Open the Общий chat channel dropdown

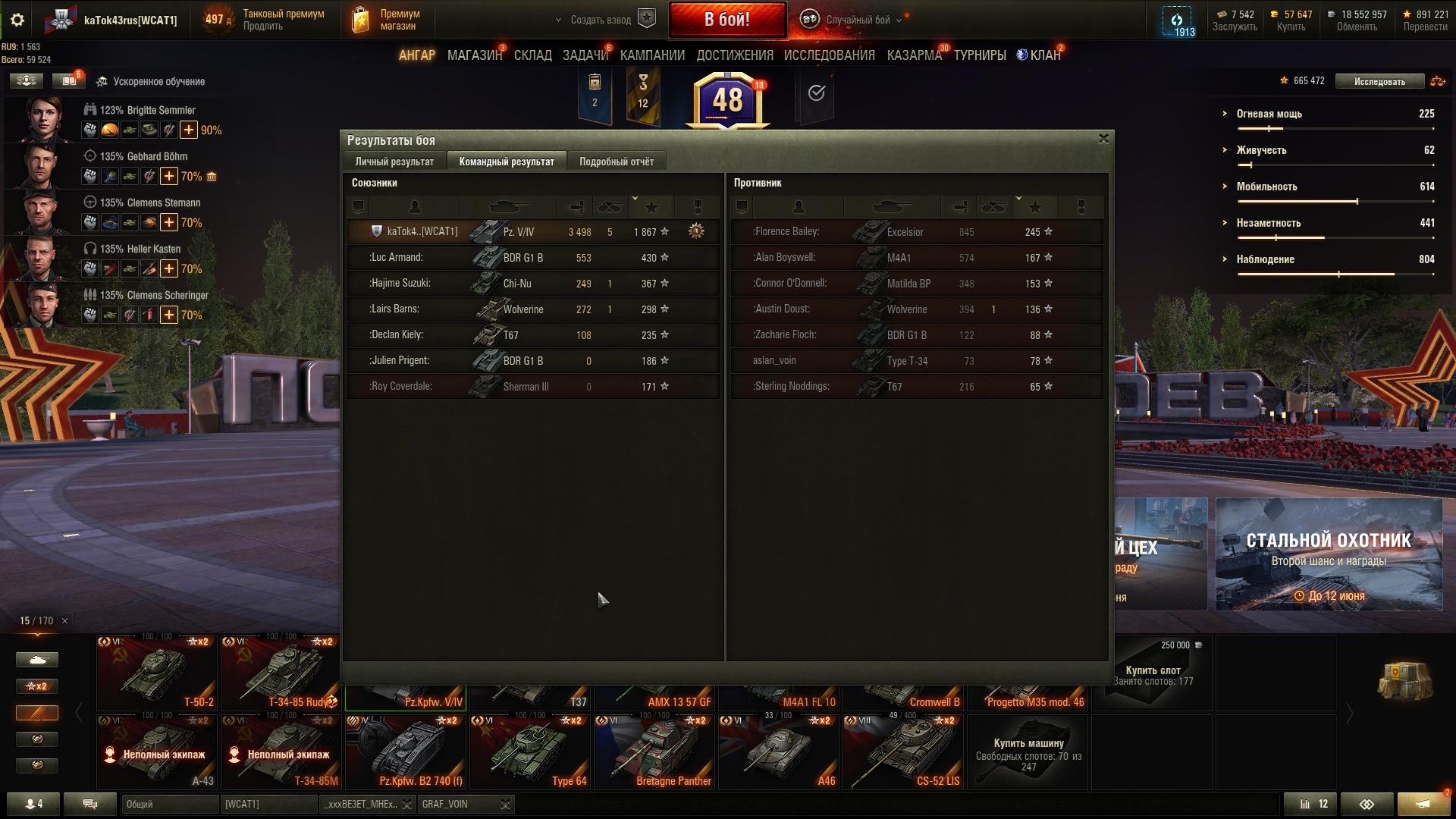click(170, 804)
